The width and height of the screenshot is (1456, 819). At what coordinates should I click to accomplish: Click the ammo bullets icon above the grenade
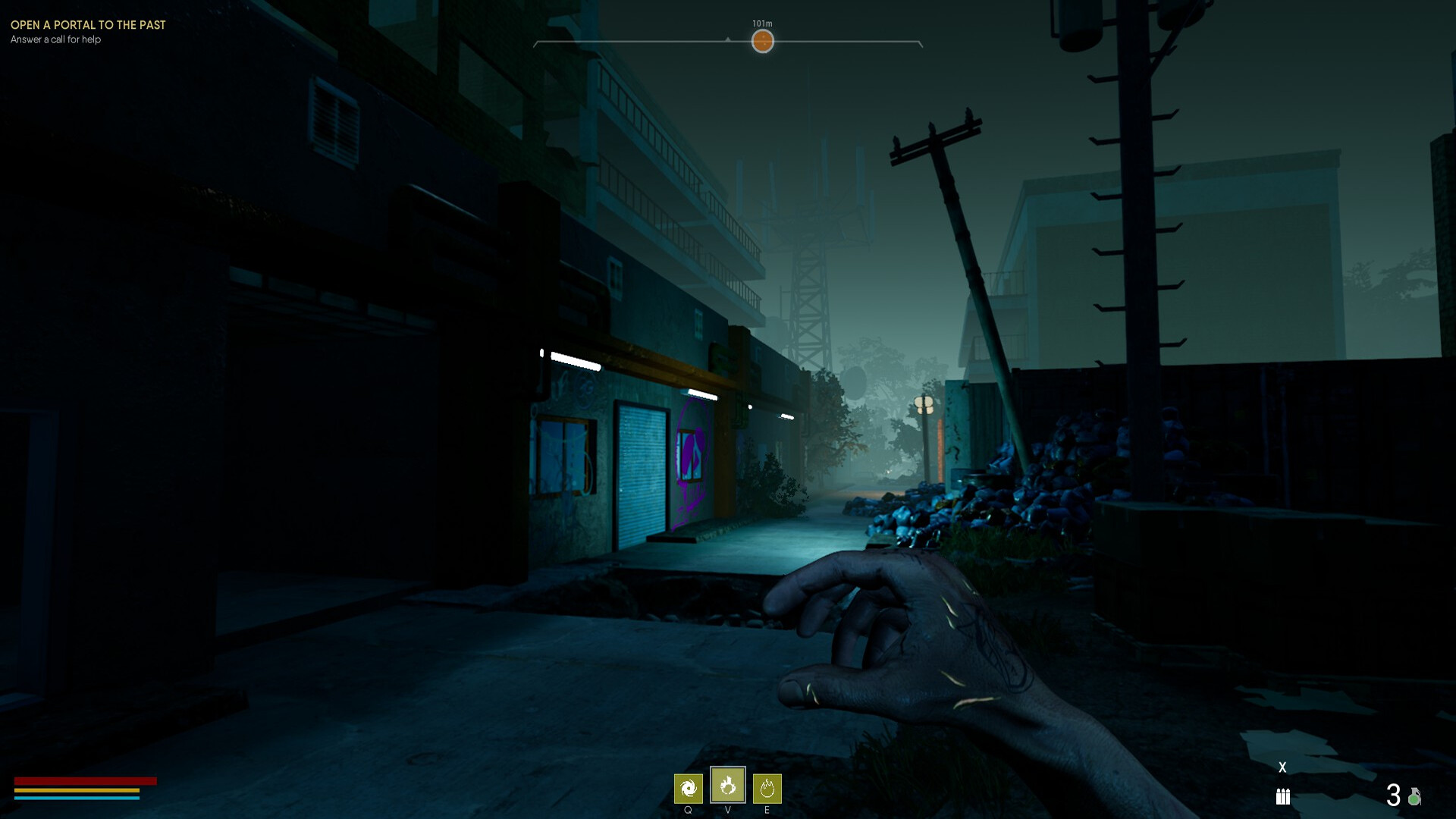1283,797
